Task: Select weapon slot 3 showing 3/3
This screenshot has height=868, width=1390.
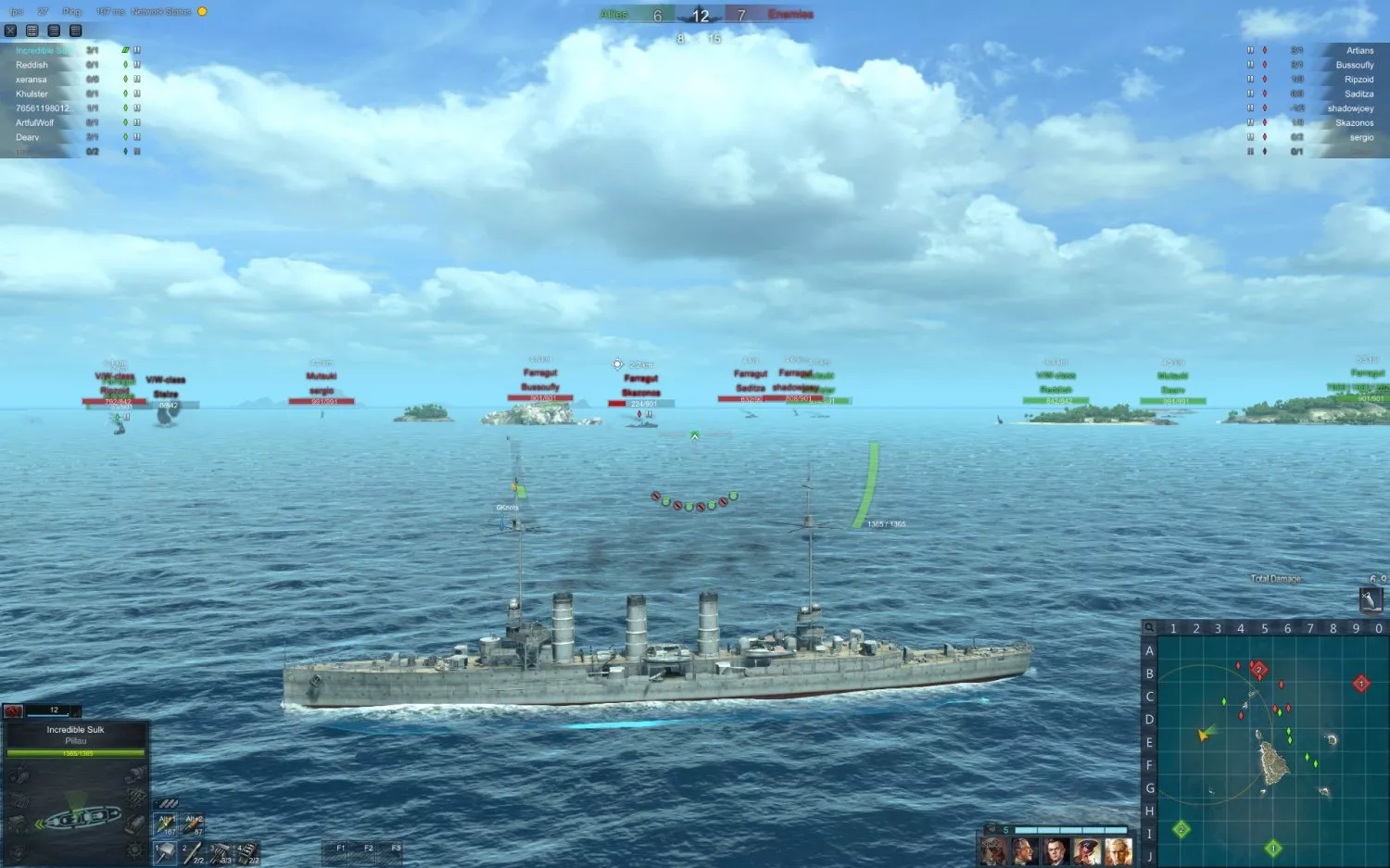Action: pos(219,852)
